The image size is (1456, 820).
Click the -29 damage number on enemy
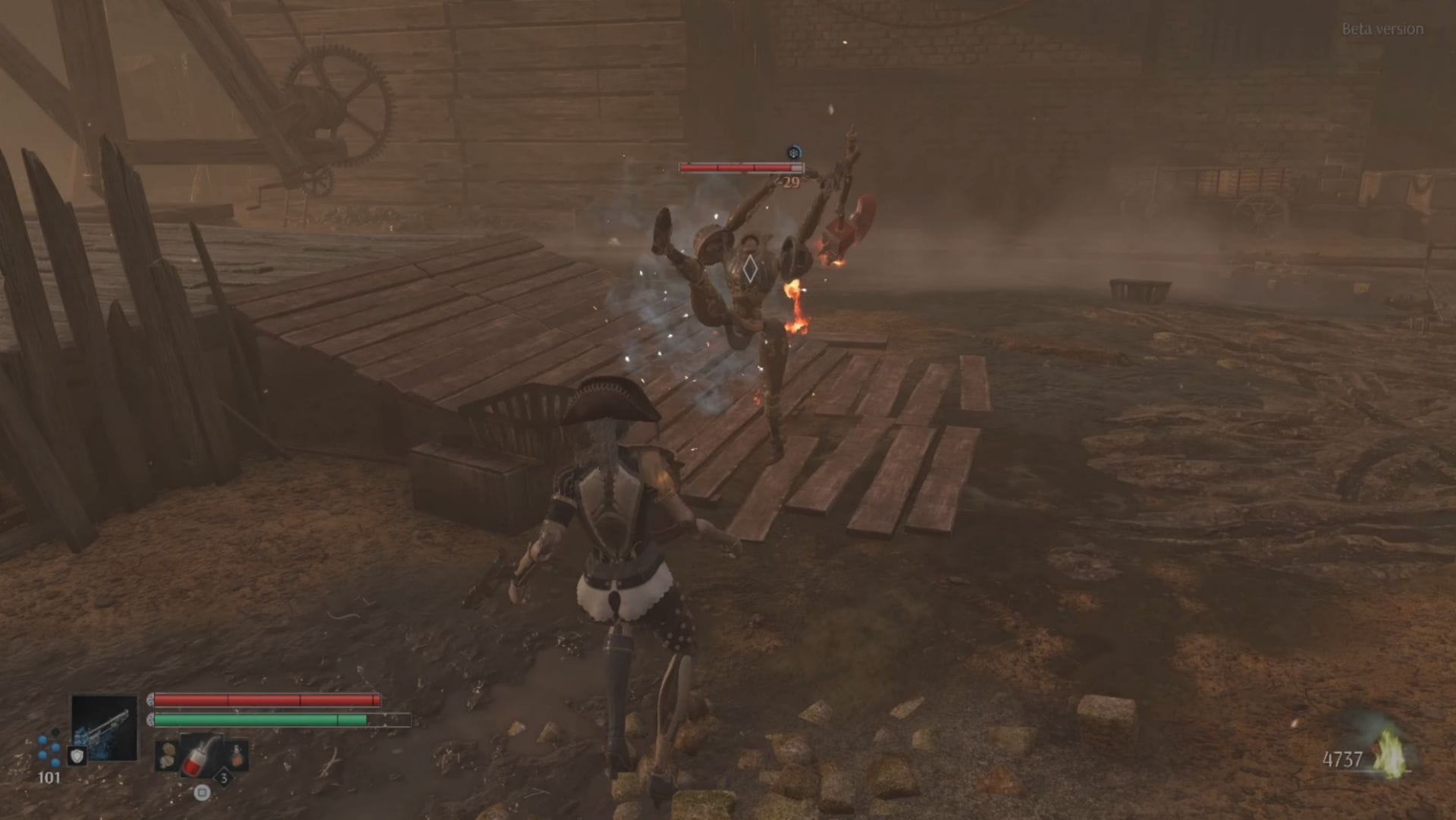point(785,182)
